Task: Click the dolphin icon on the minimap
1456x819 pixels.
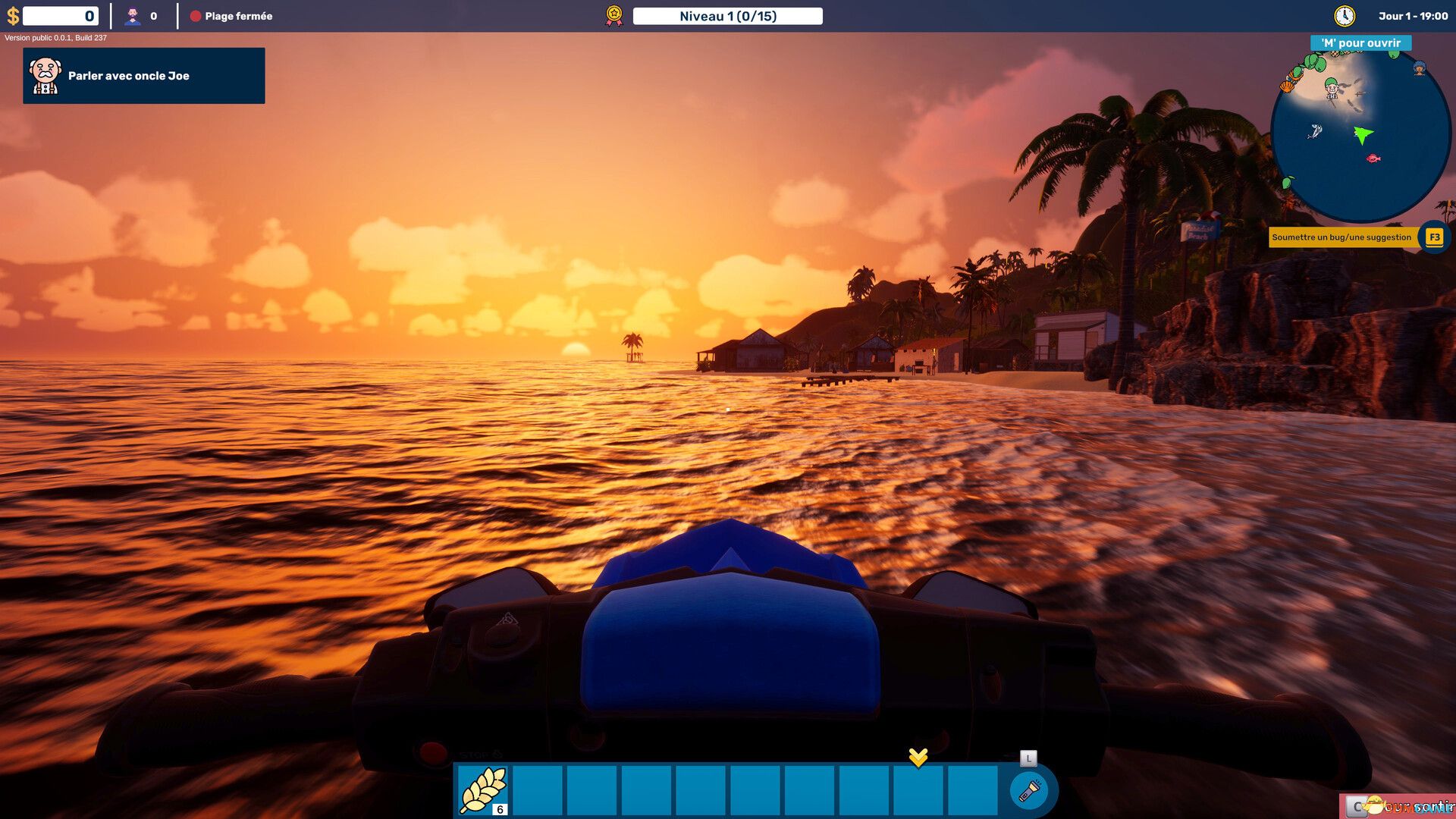Action: pos(1314,131)
